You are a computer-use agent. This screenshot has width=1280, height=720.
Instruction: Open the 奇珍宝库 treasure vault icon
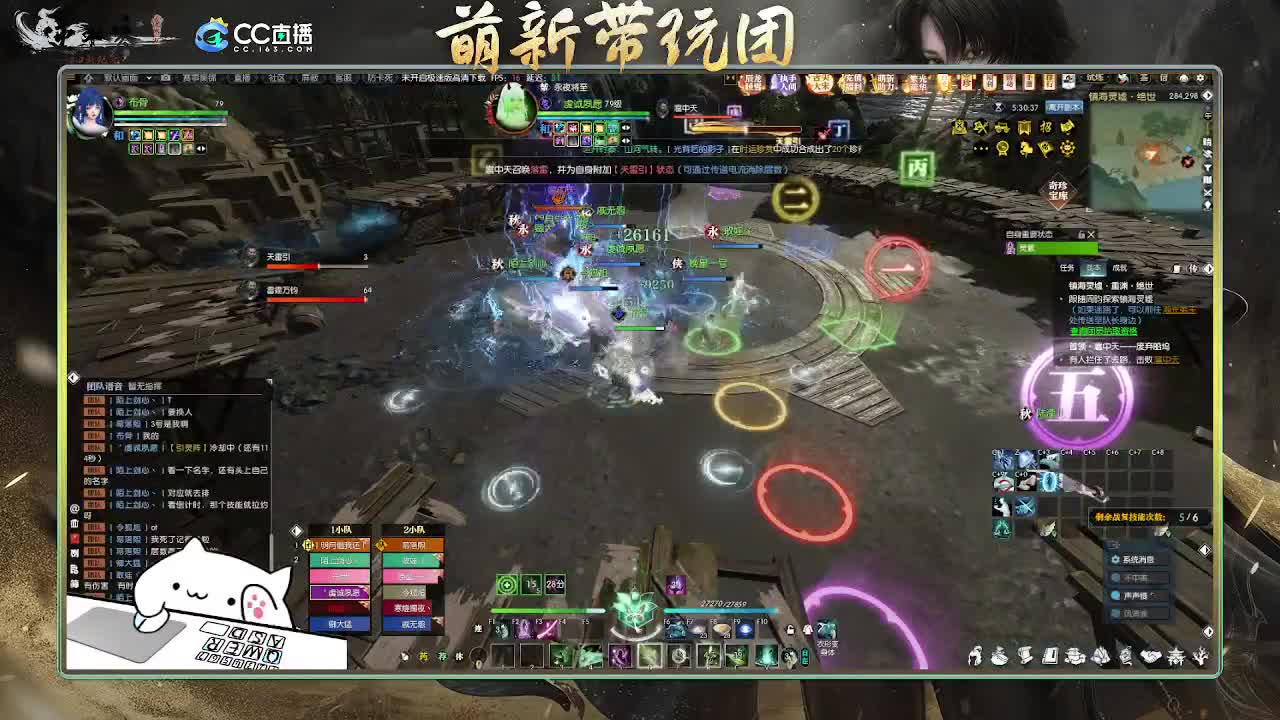click(1057, 190)
